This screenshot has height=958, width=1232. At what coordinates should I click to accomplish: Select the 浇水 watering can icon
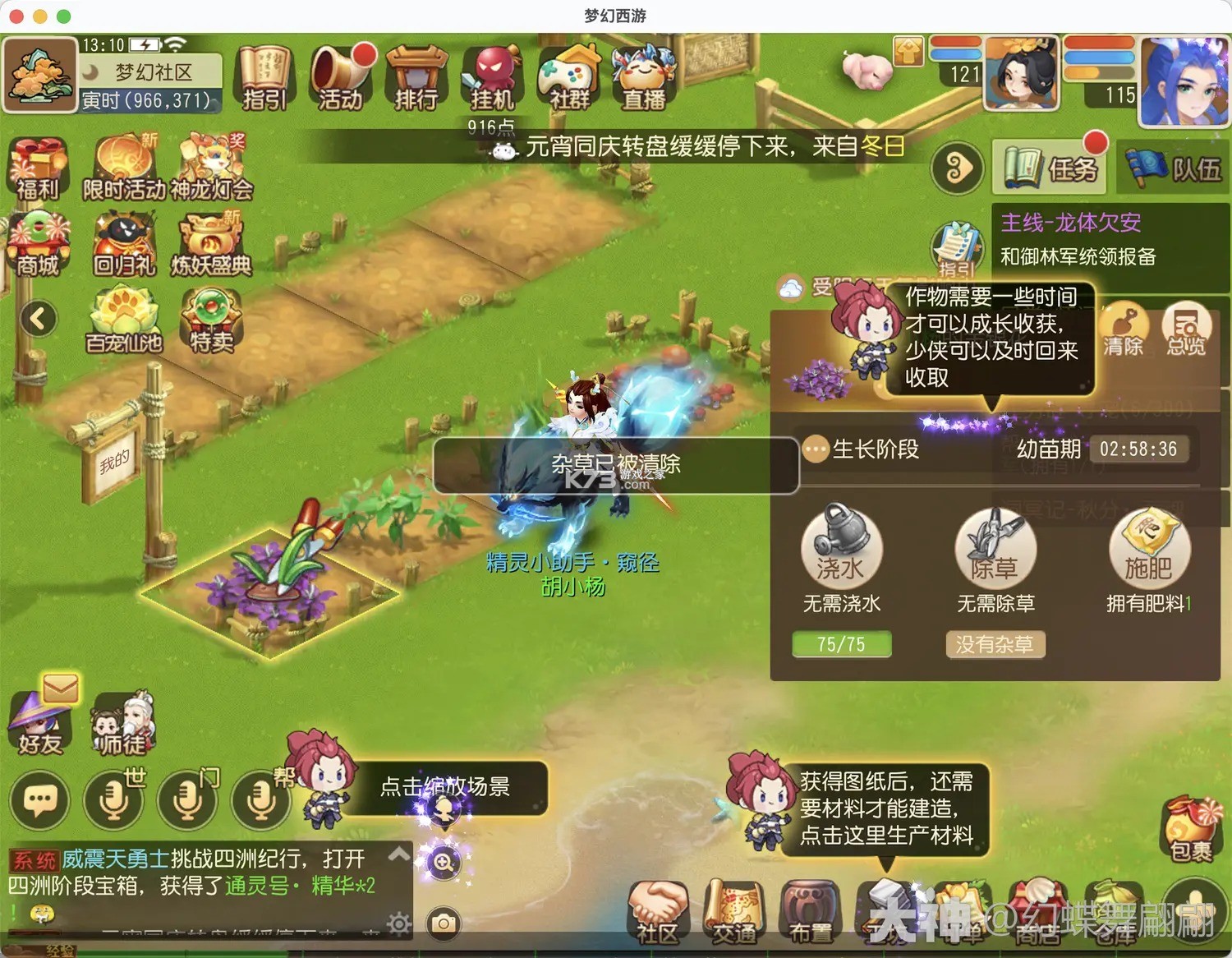coord(839,549)
